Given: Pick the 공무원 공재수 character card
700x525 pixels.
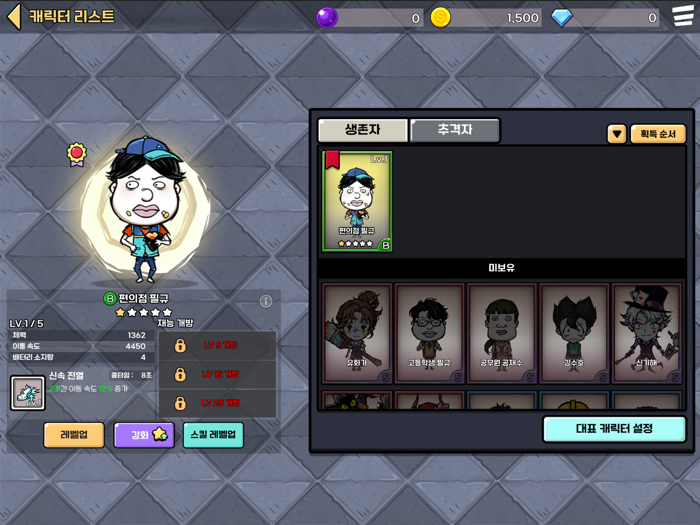Looking at the screenshot, I should pos(502,333).
